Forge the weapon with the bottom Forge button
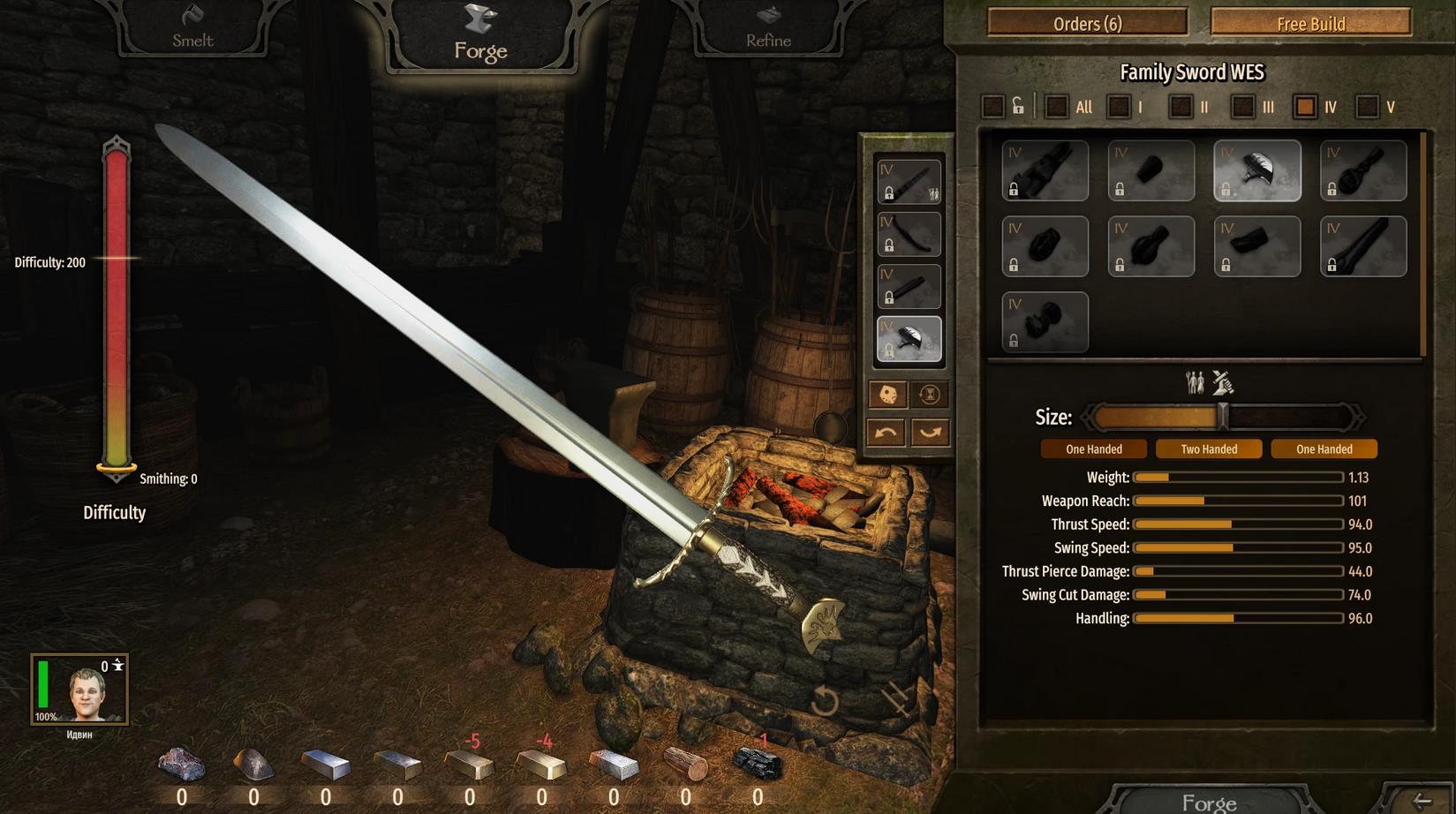1456x814 pixels. [1209, 802]
